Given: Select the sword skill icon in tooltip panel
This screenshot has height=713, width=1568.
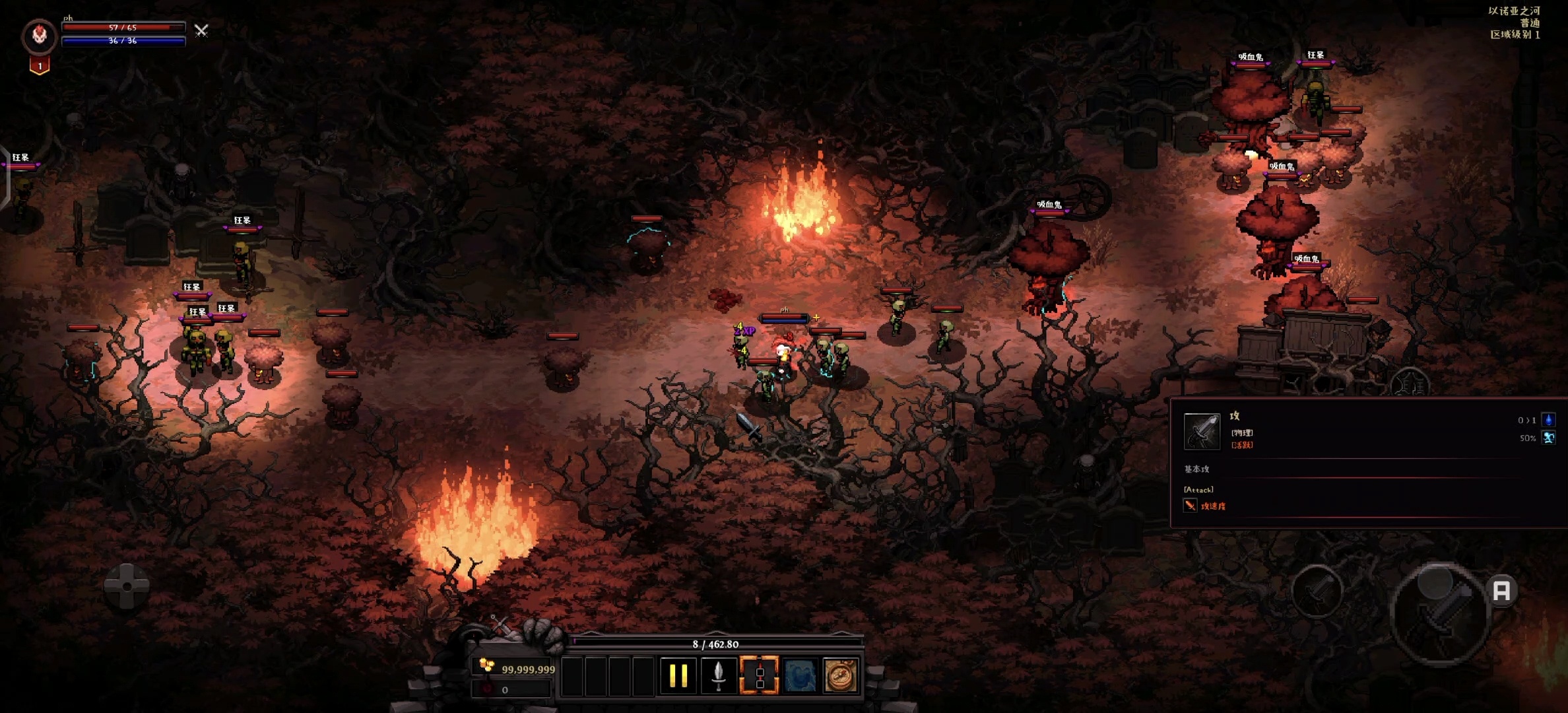Looking at the screenshot, I should click(1201, 430).
